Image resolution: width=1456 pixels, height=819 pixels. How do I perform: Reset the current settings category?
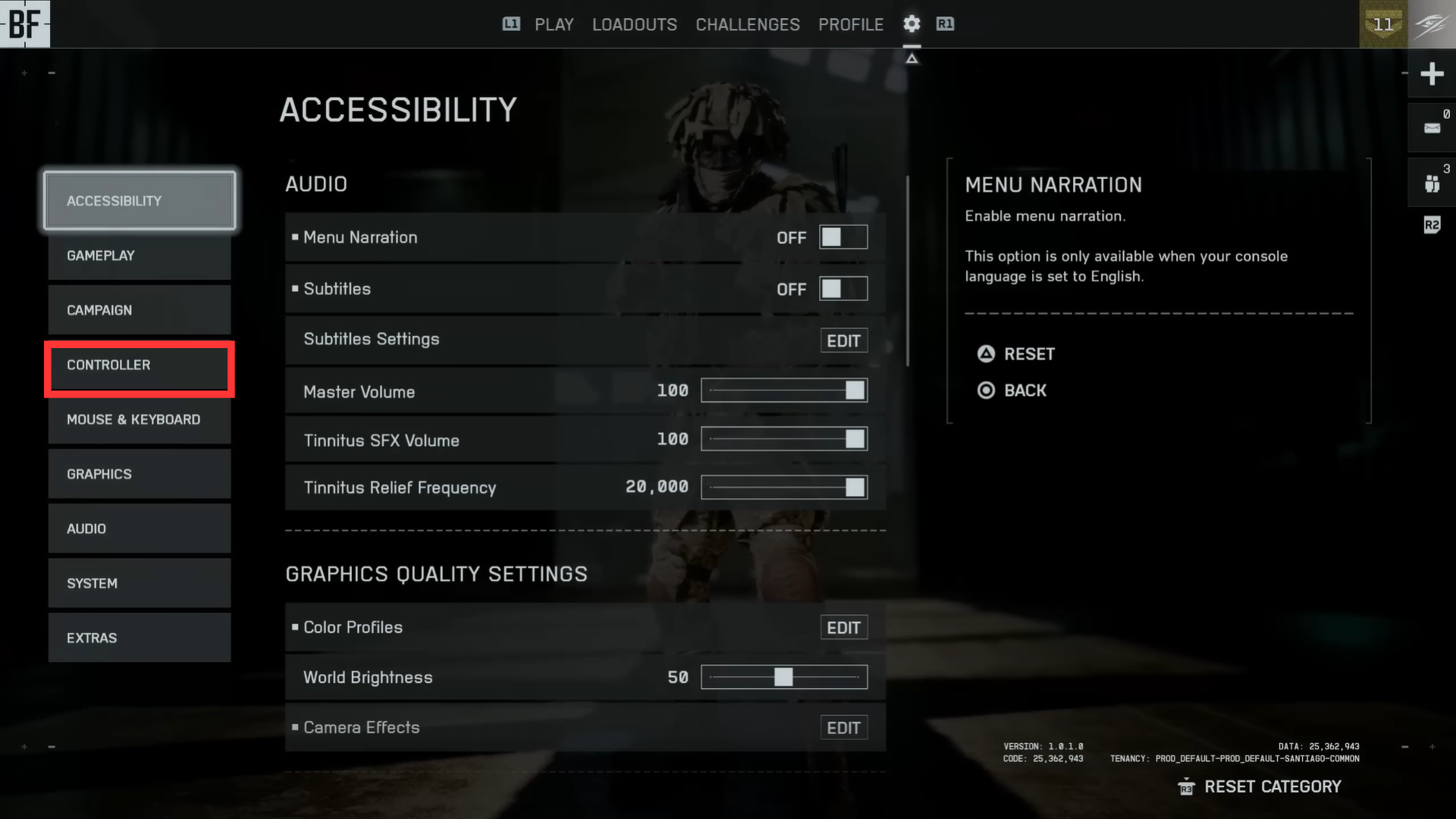tap(1272, 787)
